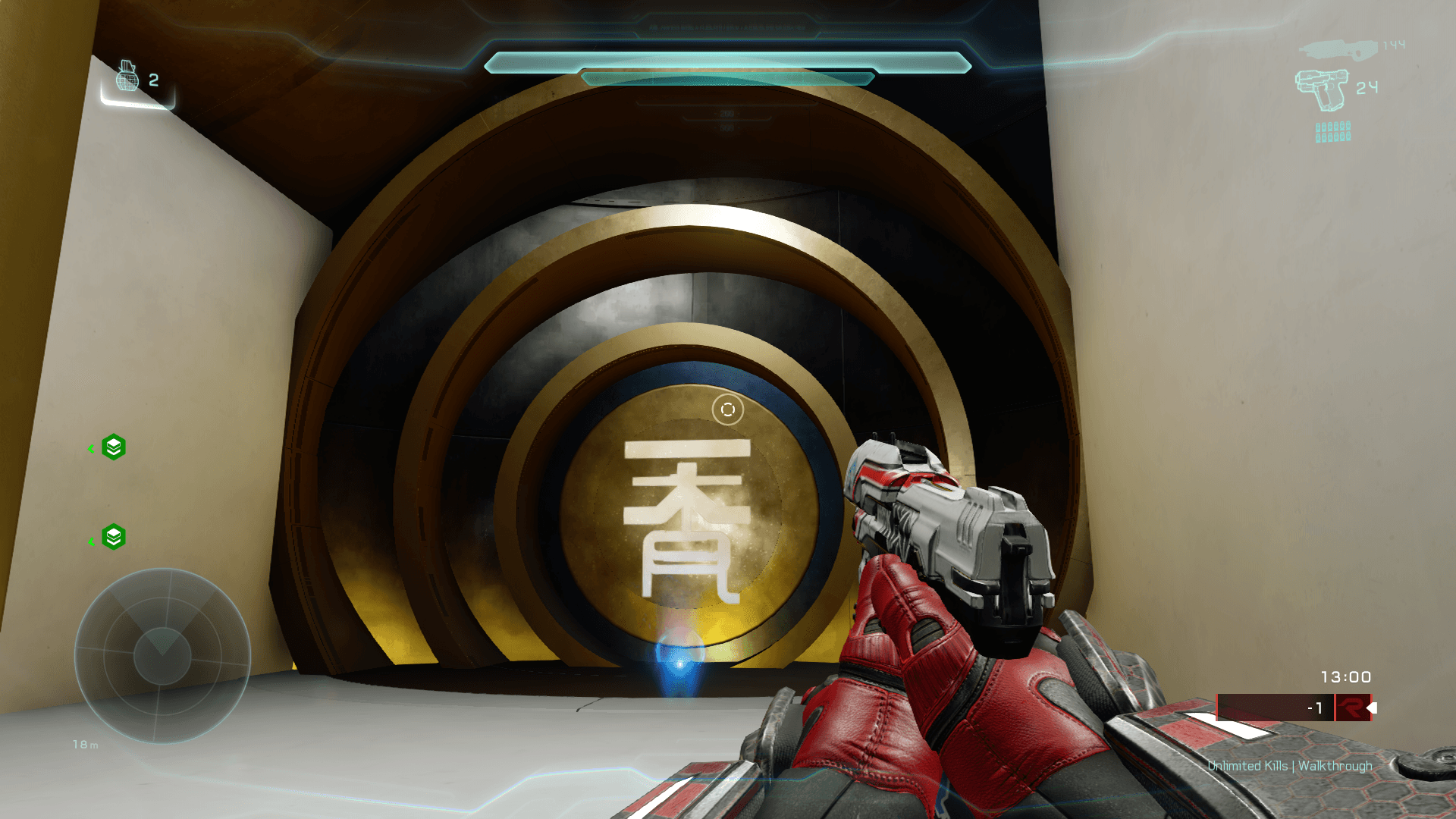Viewport: 1456px width, 819px height.
Task: Click the red team emblem
Action: click(x=1352, y=708)
